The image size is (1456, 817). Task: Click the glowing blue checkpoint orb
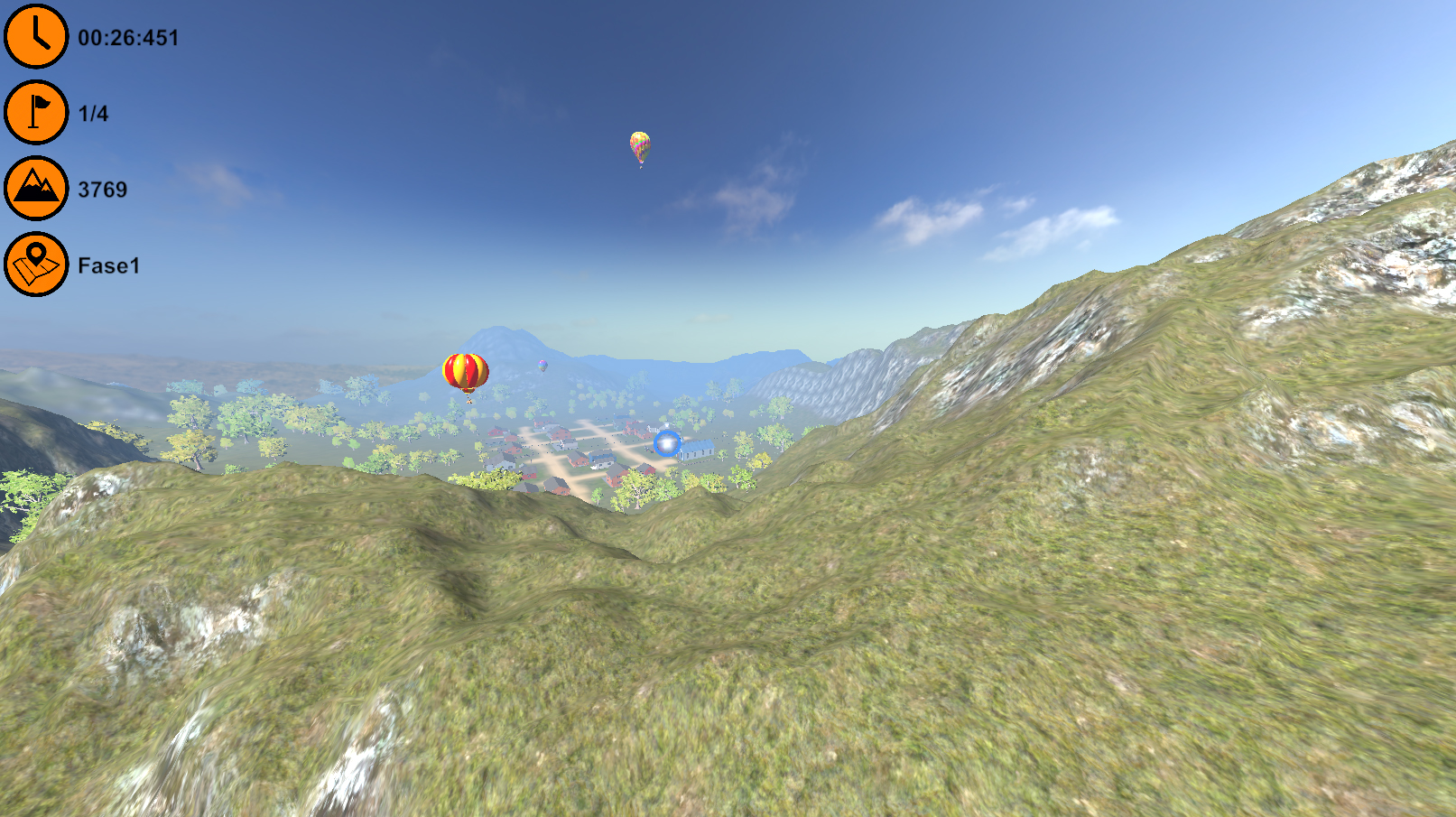pyautogui.click(x=665, y=444)
